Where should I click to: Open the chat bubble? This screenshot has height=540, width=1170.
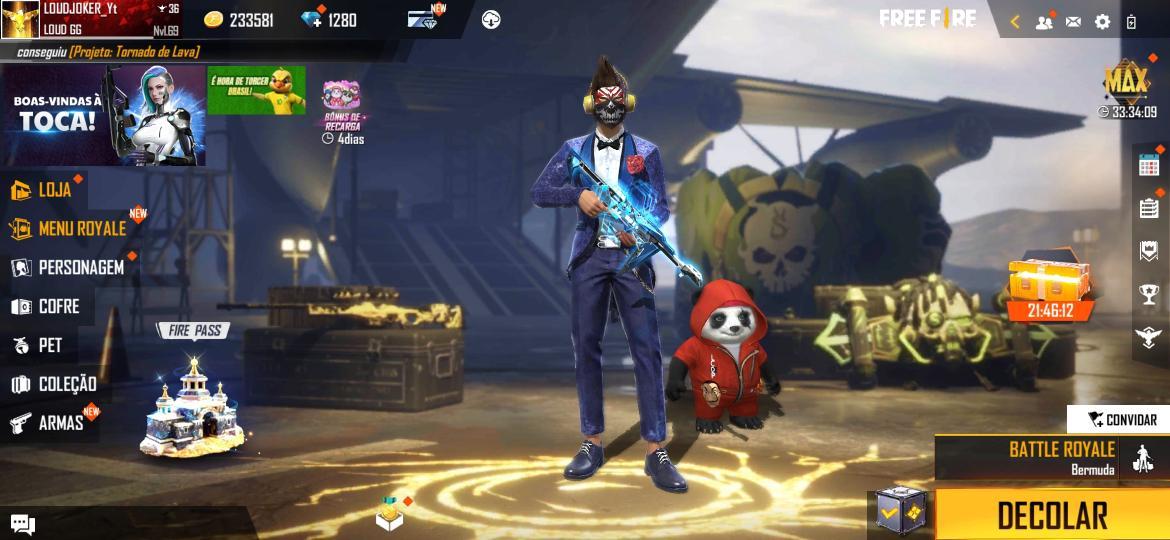(x=22, y=524)
